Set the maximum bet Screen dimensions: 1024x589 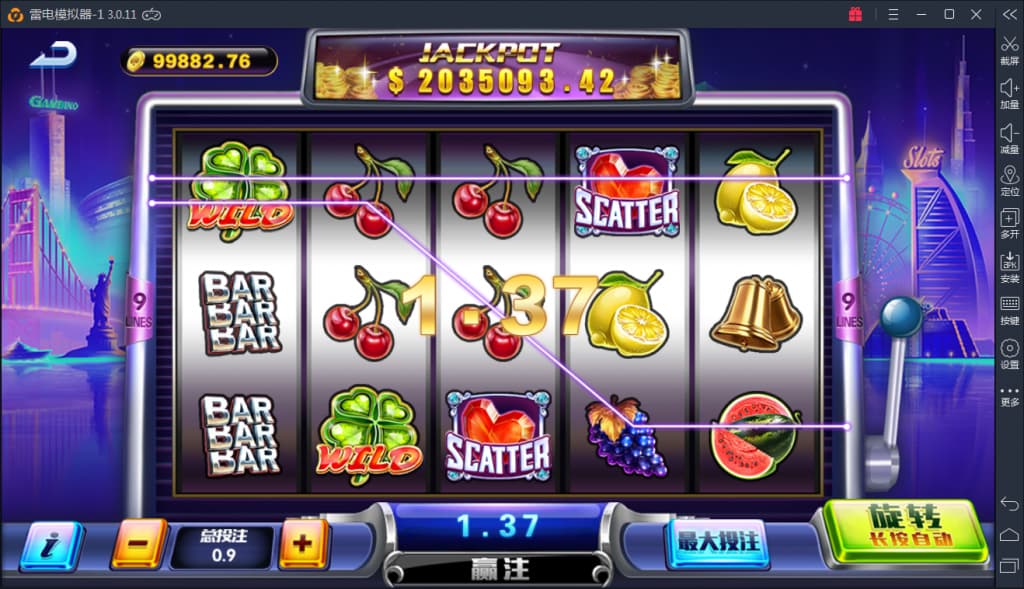(718, 542)
